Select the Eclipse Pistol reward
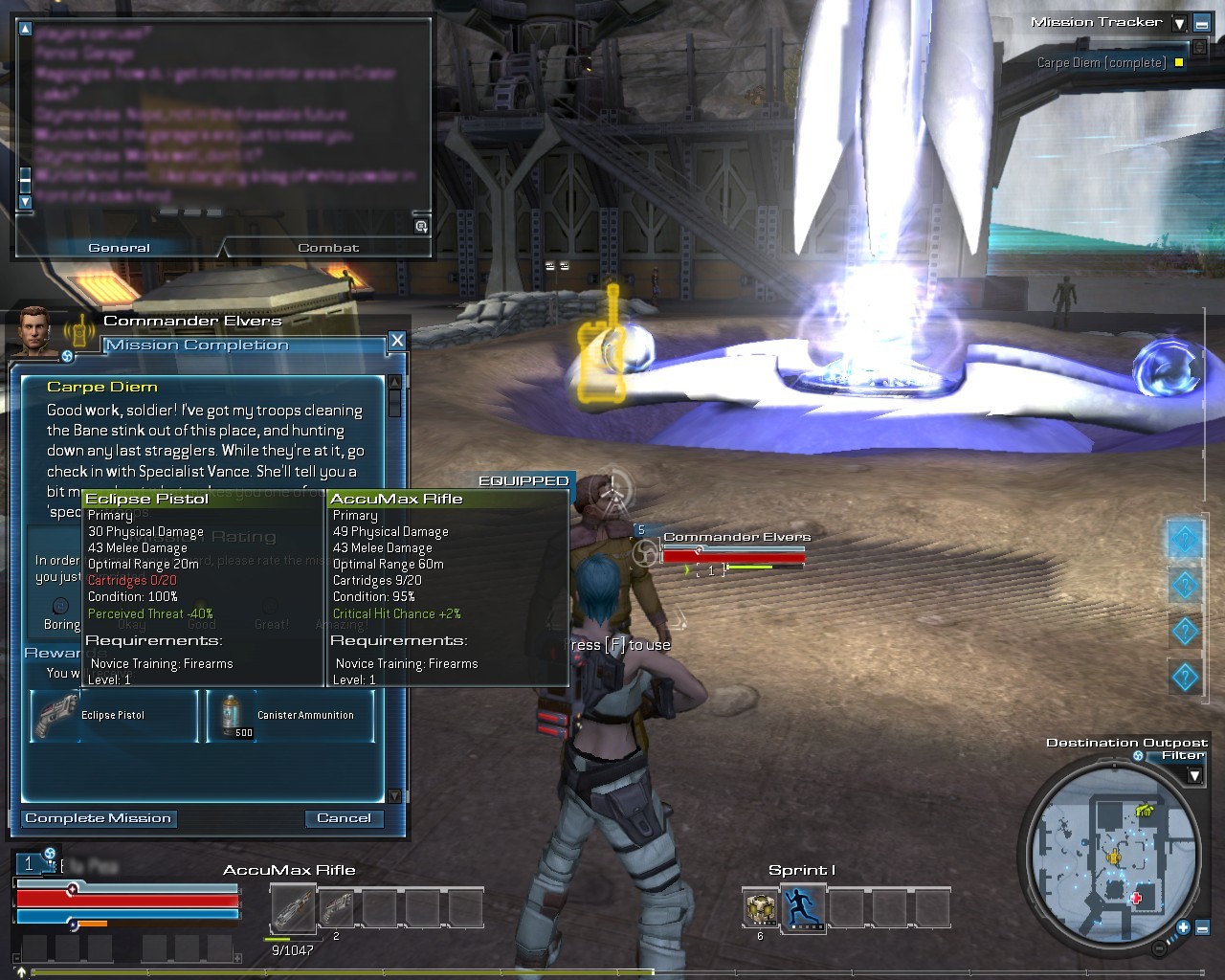This screenshot has height=980, width=1225. click(114, 716)
